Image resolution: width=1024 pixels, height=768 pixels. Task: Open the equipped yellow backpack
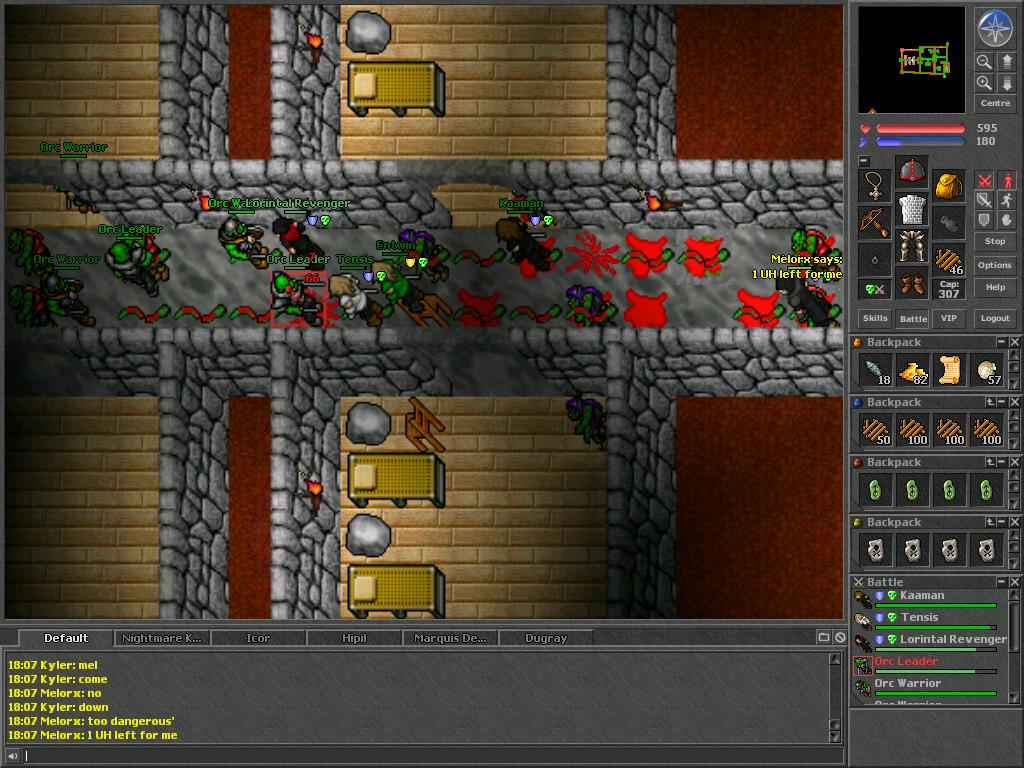[x=949, y=185]
